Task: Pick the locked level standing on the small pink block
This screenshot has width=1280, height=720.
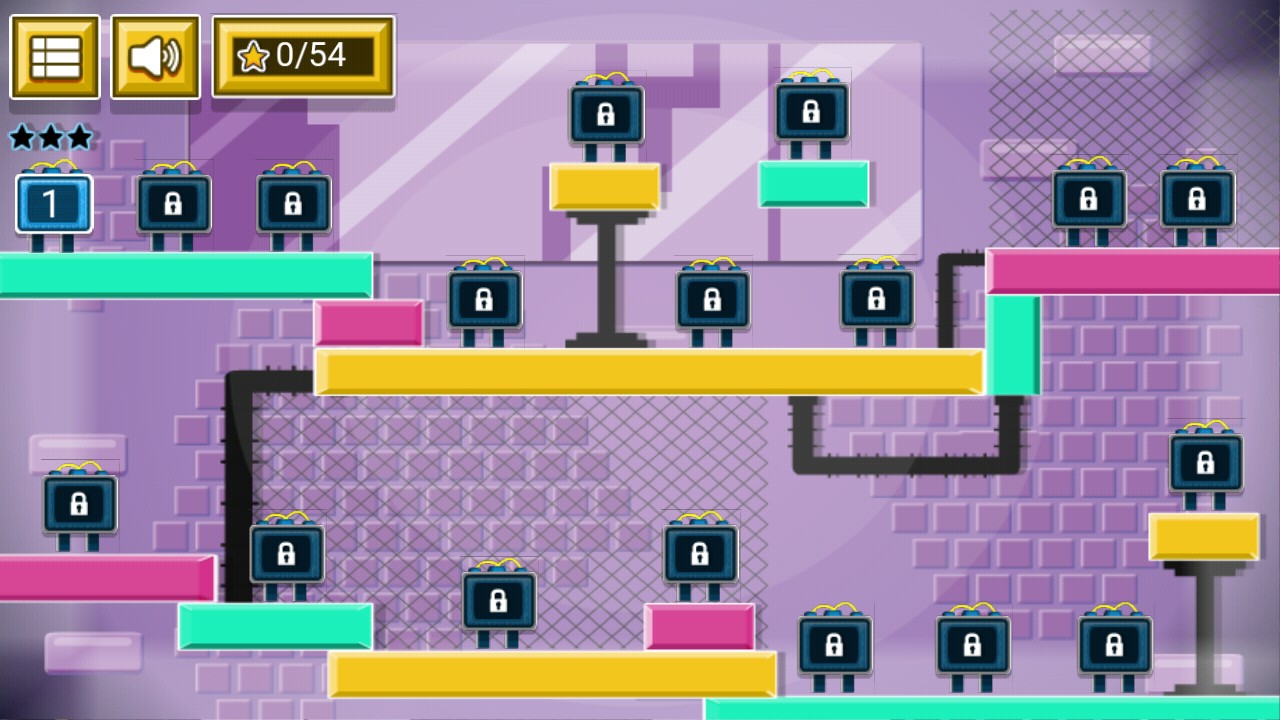Action: tap(700, 555)
